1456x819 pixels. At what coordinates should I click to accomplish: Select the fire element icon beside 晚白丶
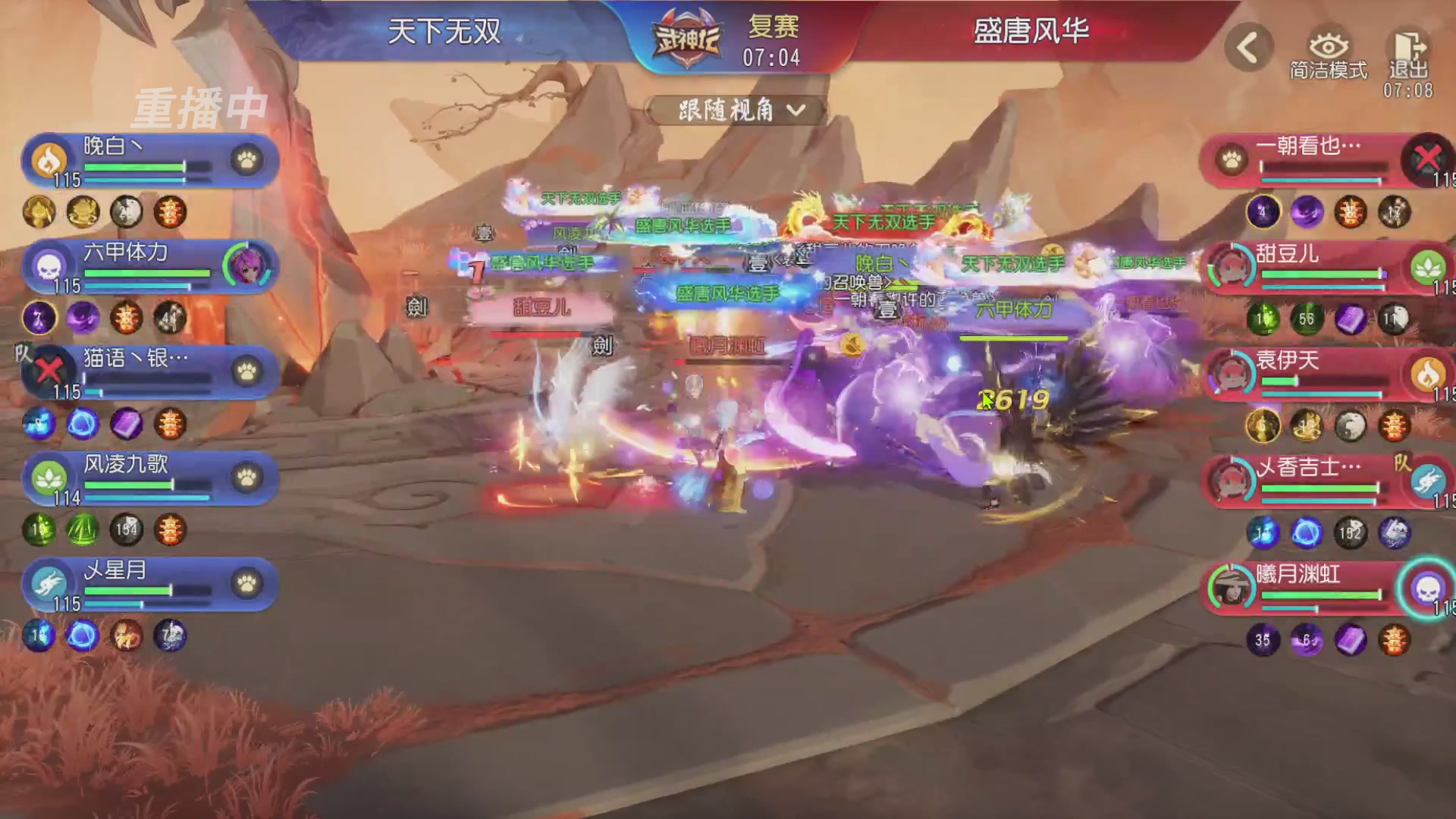[51, 162]
